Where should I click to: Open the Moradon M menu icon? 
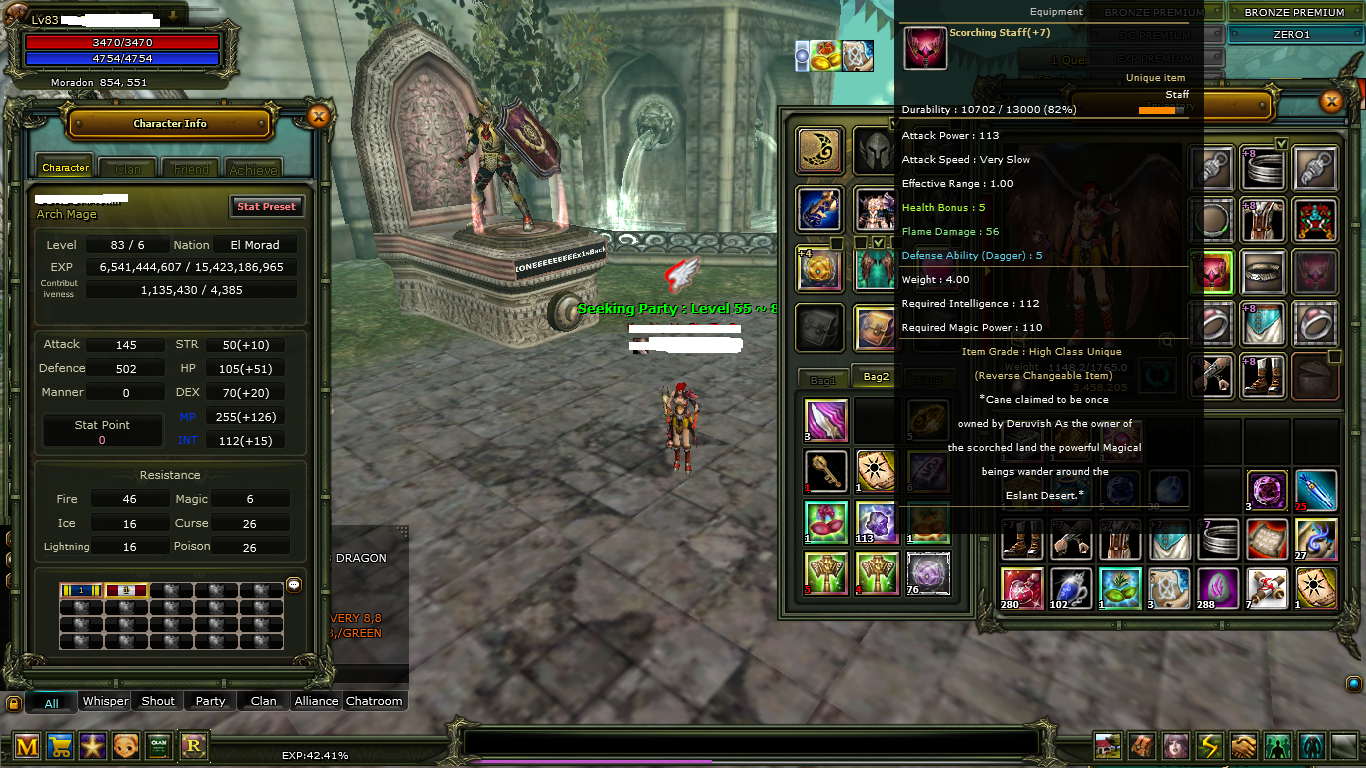point(26,745)
